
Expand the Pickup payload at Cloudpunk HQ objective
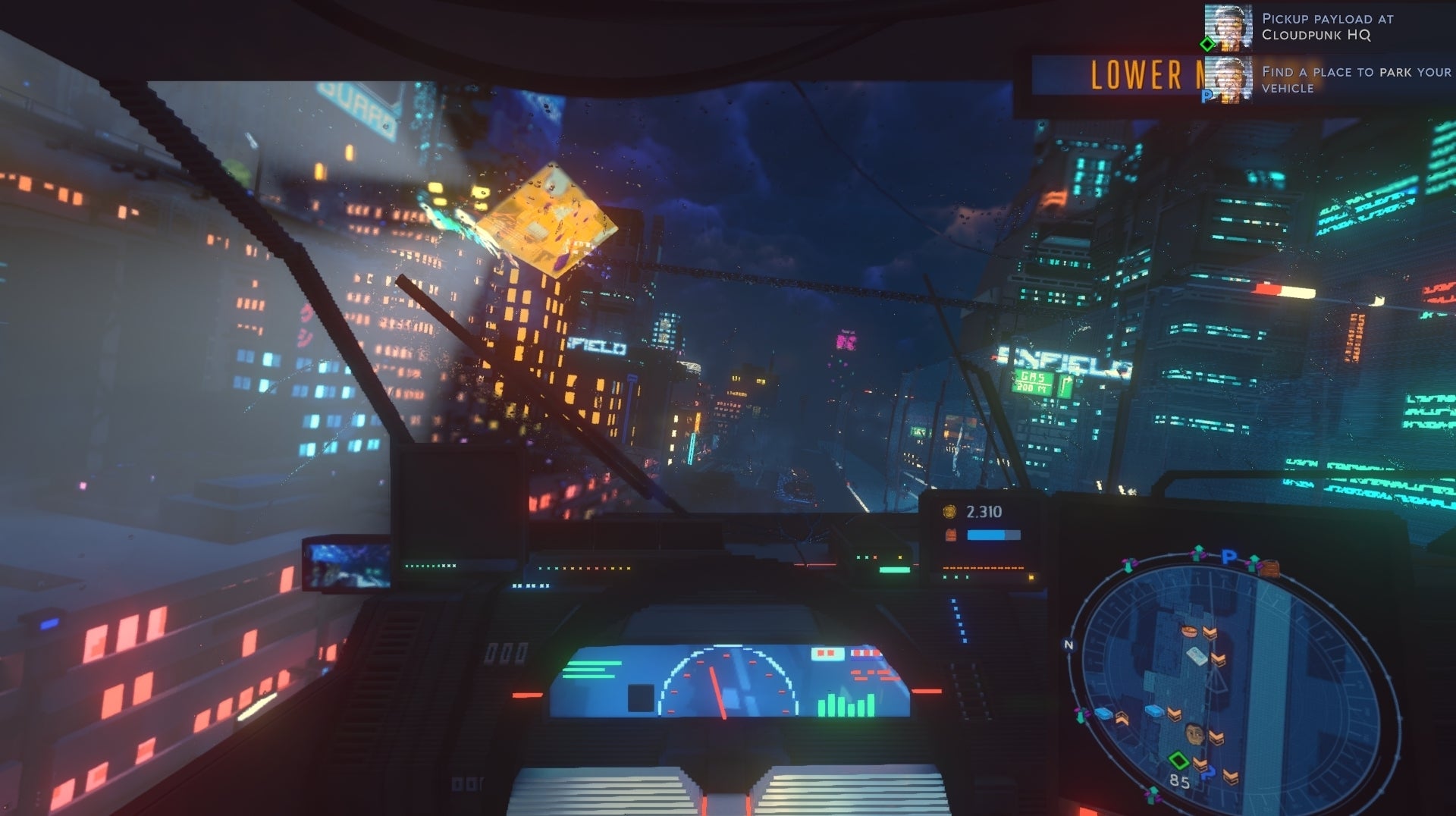(x=1328, y=27)
